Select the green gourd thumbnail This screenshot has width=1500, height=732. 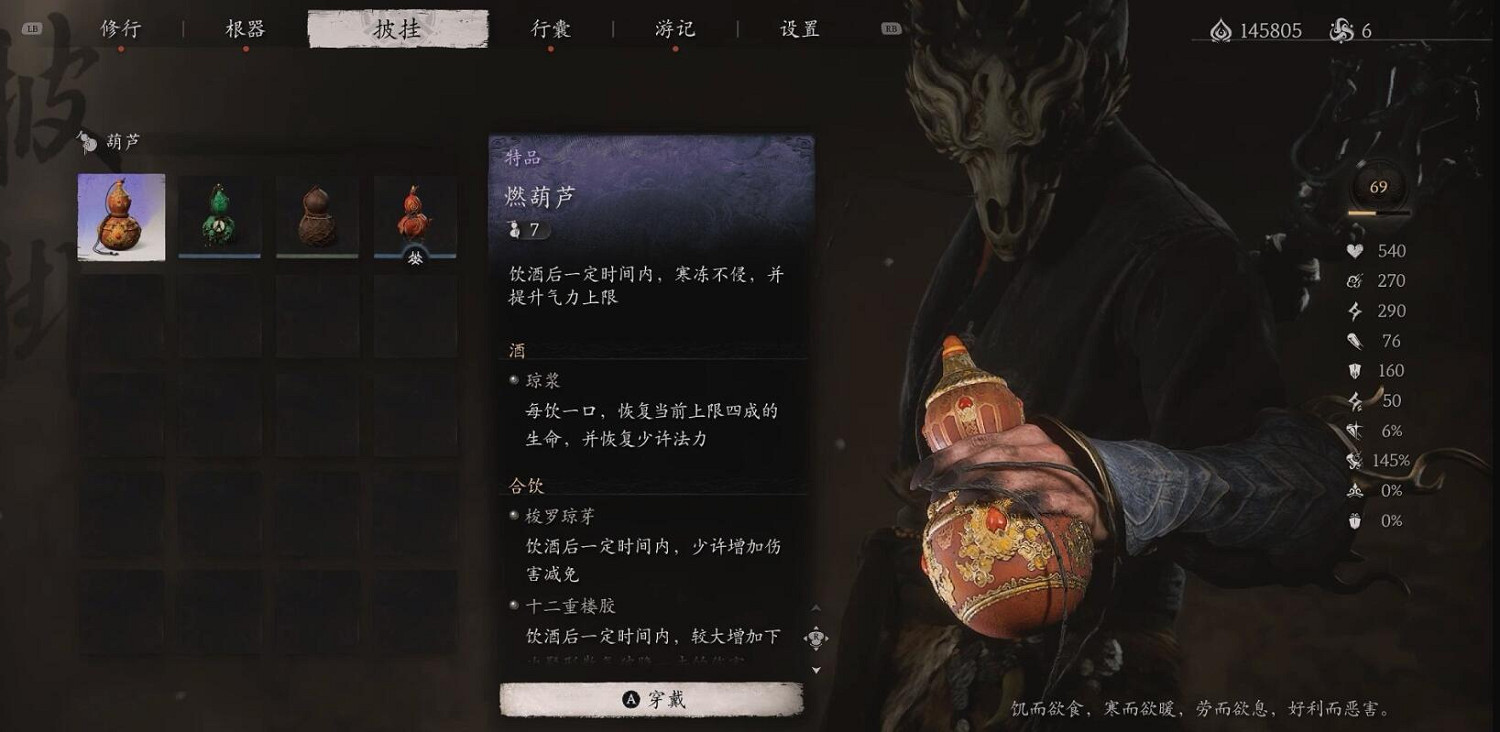pyautogui.click(x=218, y=213)
